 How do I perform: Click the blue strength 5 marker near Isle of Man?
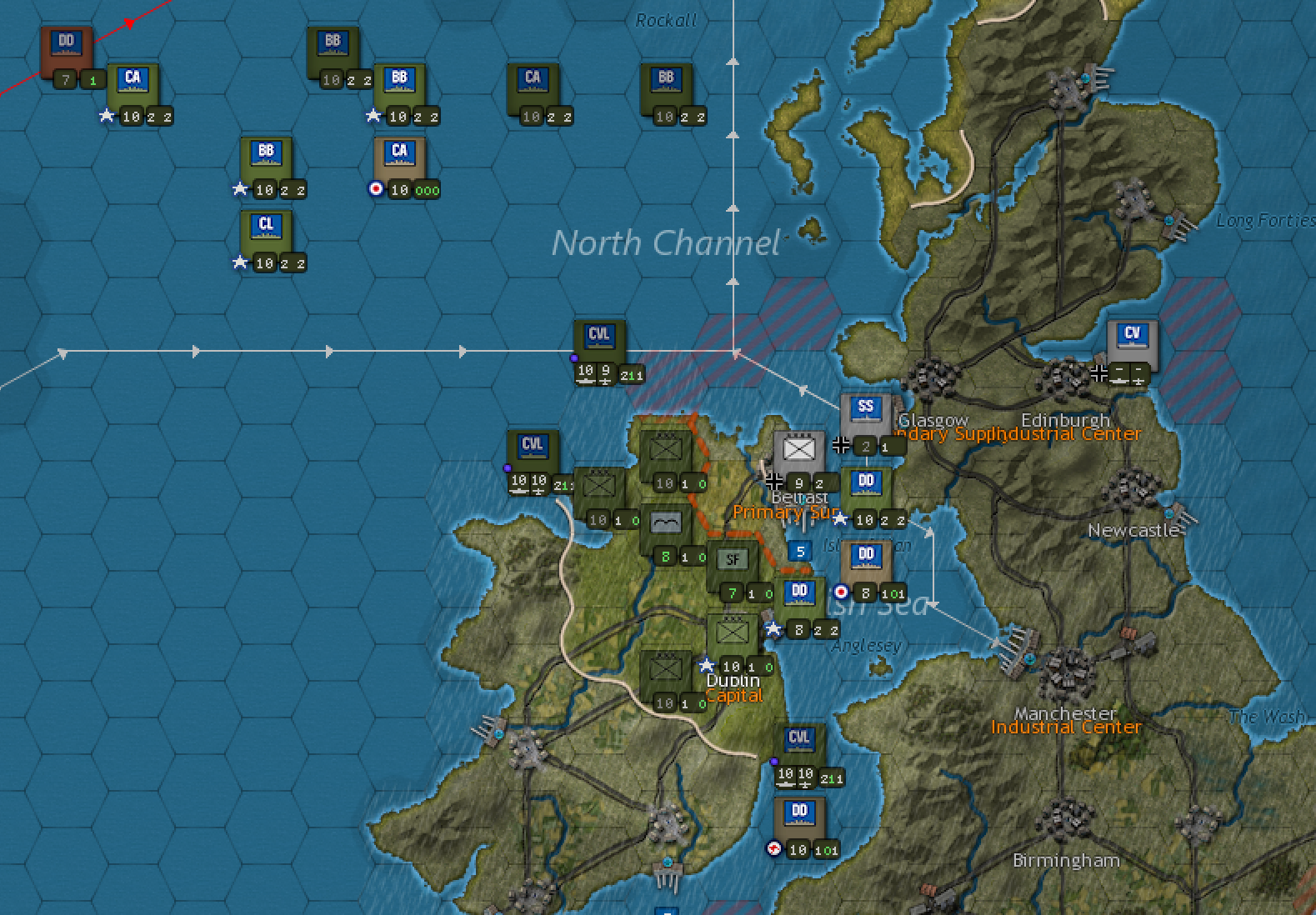tap(799, 551)
